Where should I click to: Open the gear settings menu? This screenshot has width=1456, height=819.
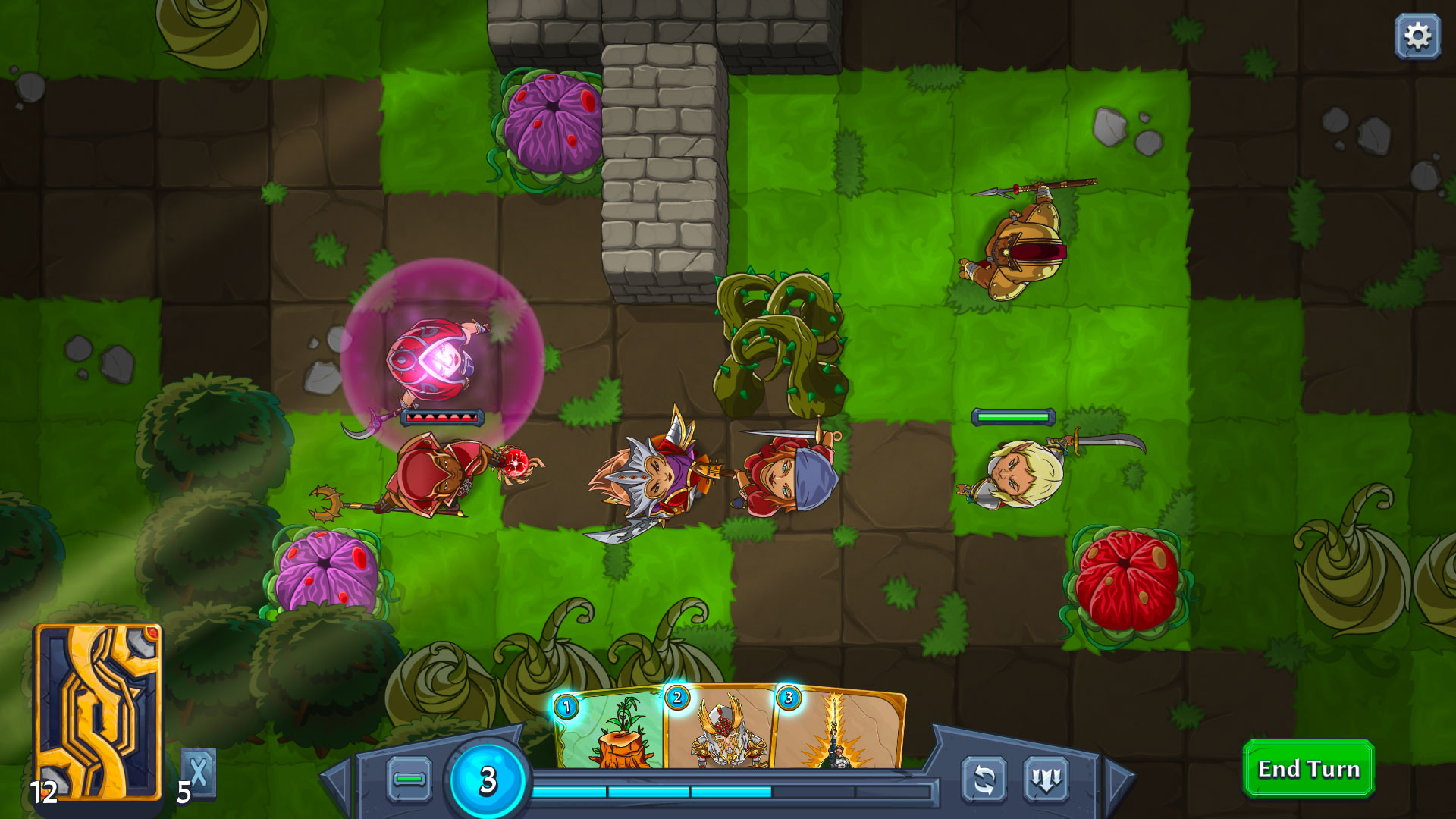pos(1417,36)
